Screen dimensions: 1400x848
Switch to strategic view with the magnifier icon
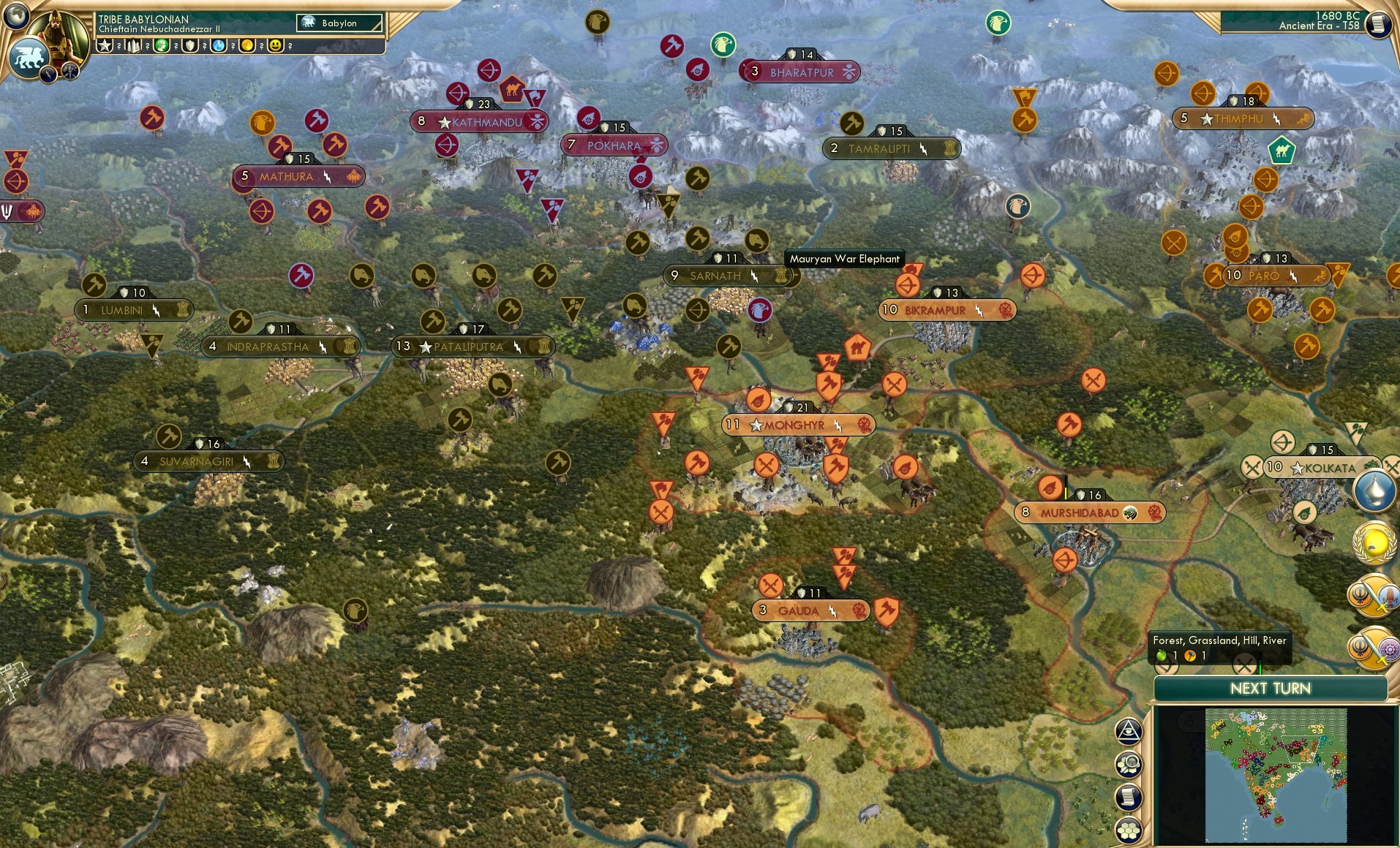1130,763
